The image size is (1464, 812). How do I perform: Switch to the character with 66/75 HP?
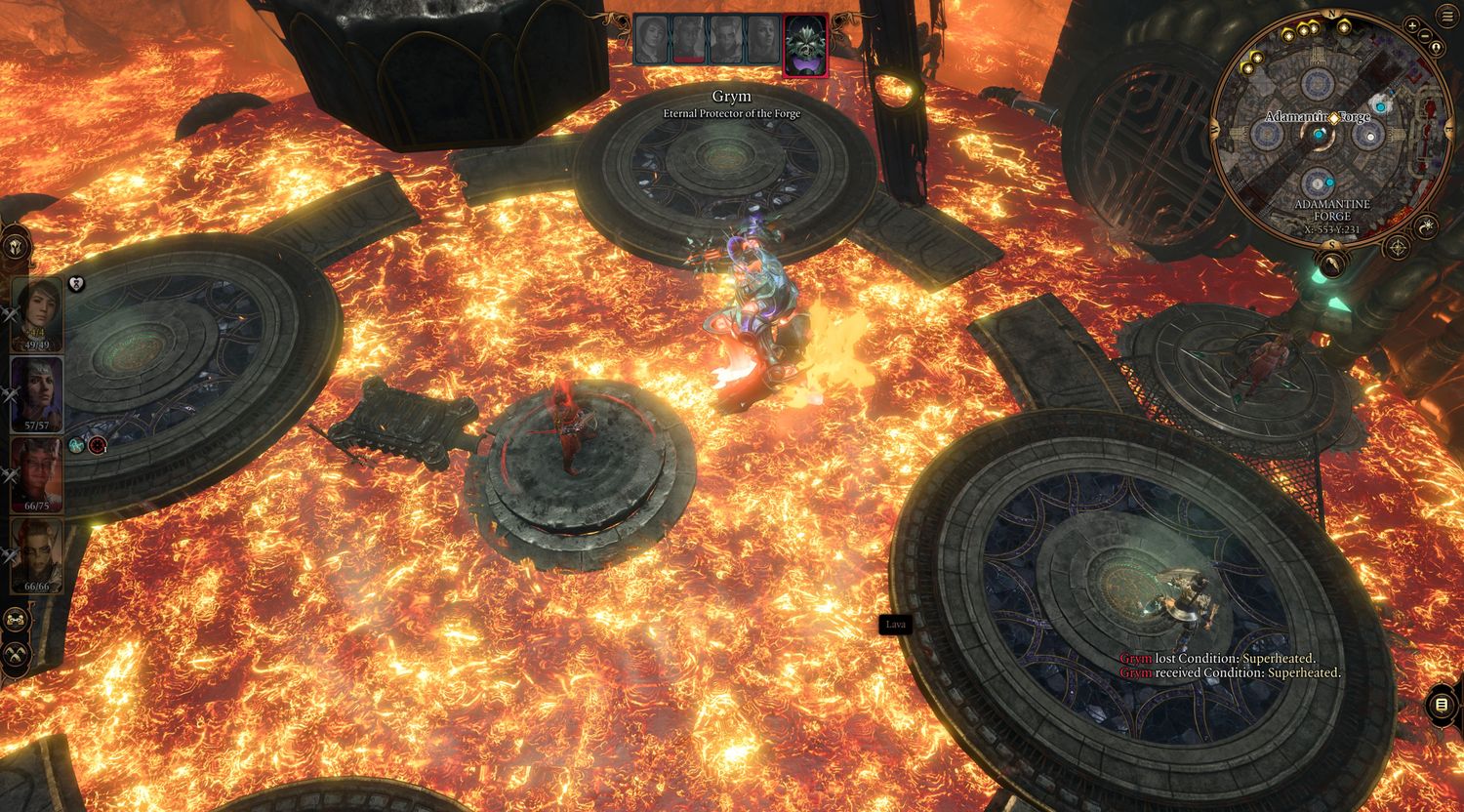click(37, 473)
